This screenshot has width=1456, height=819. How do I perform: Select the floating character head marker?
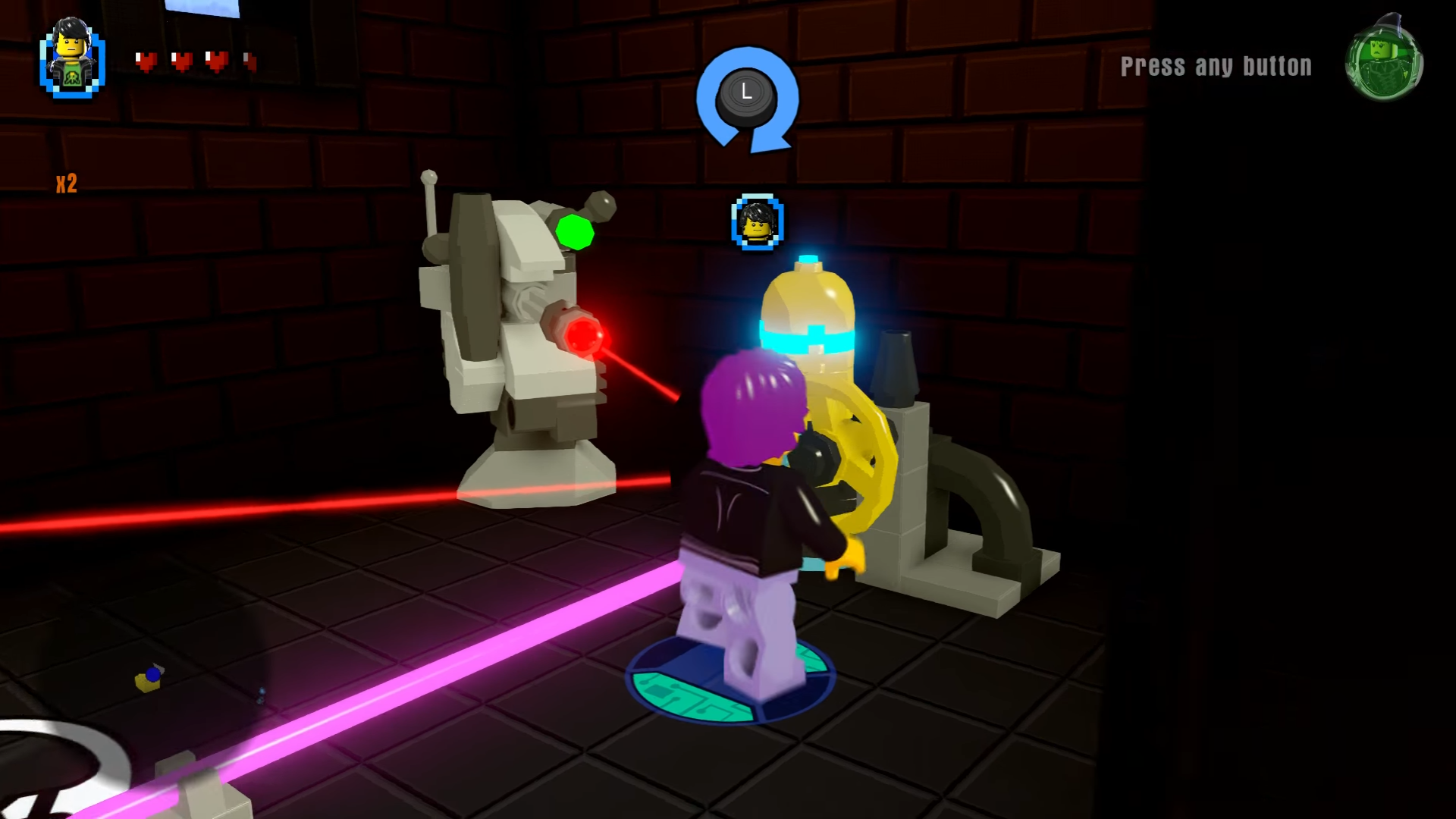pyautogui.click(x=758, y=222)
